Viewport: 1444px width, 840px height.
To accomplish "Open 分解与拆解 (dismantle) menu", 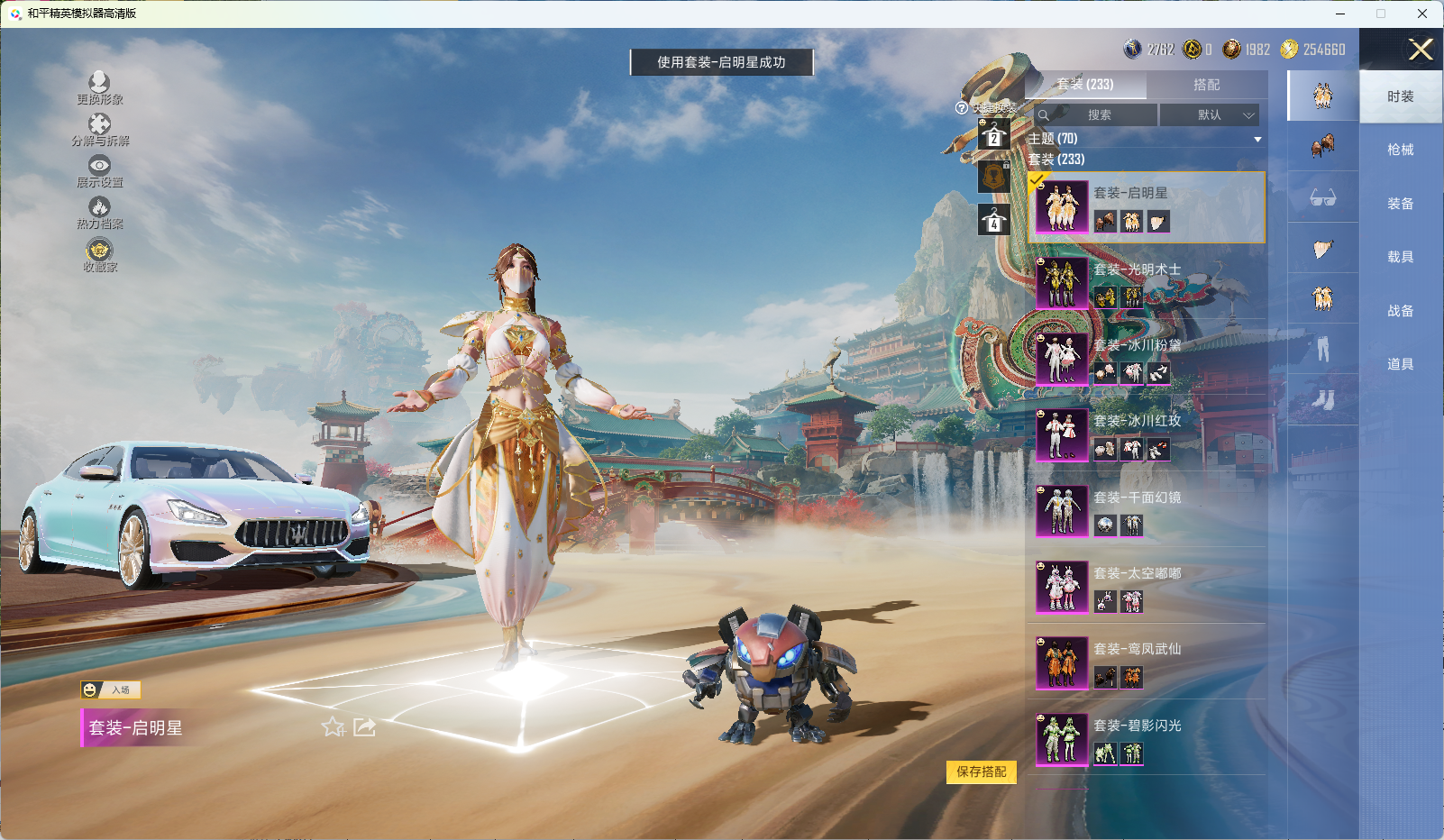I will click(x=99, y=130).
